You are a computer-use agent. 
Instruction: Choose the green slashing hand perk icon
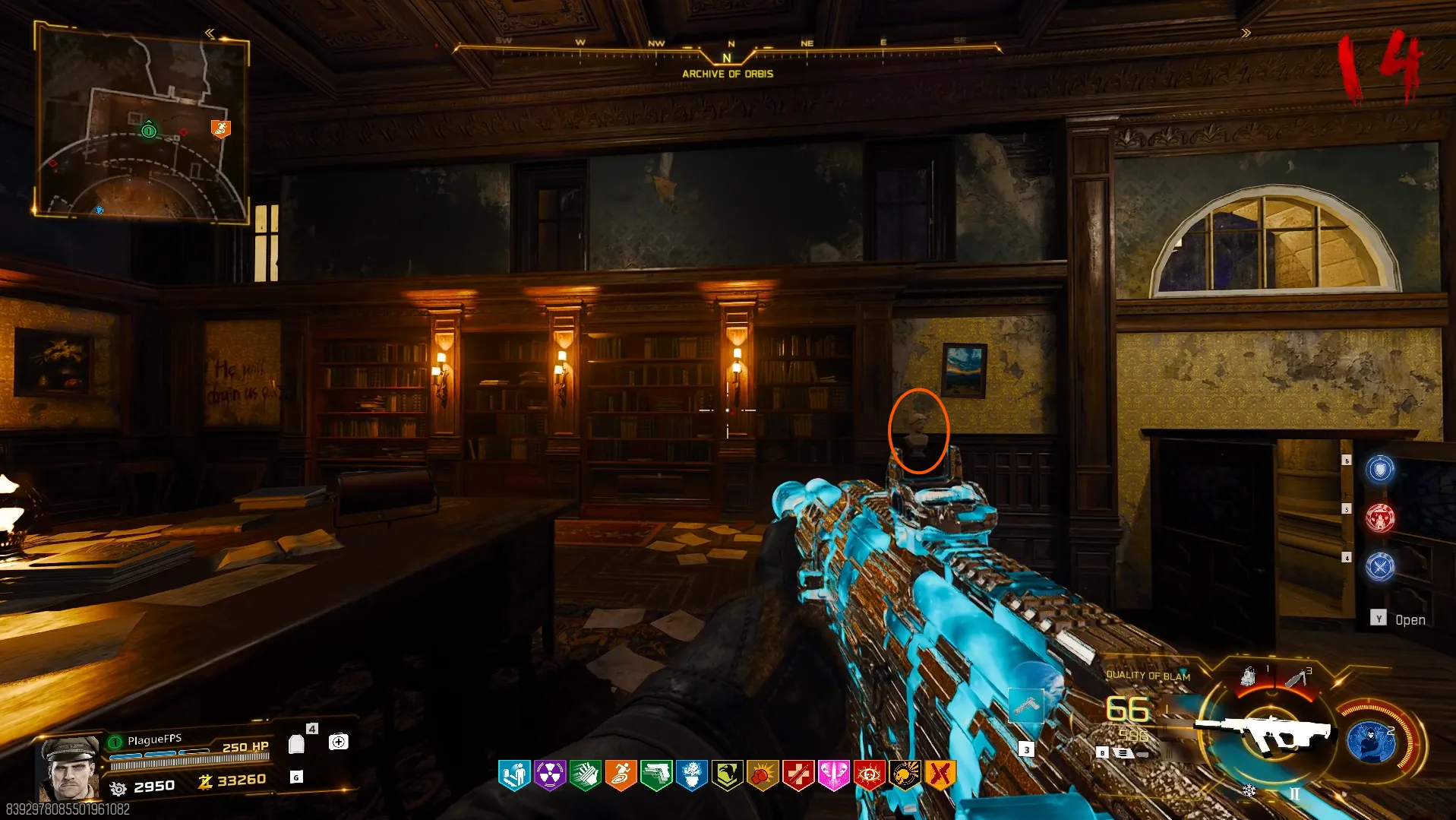coord(586,775)
